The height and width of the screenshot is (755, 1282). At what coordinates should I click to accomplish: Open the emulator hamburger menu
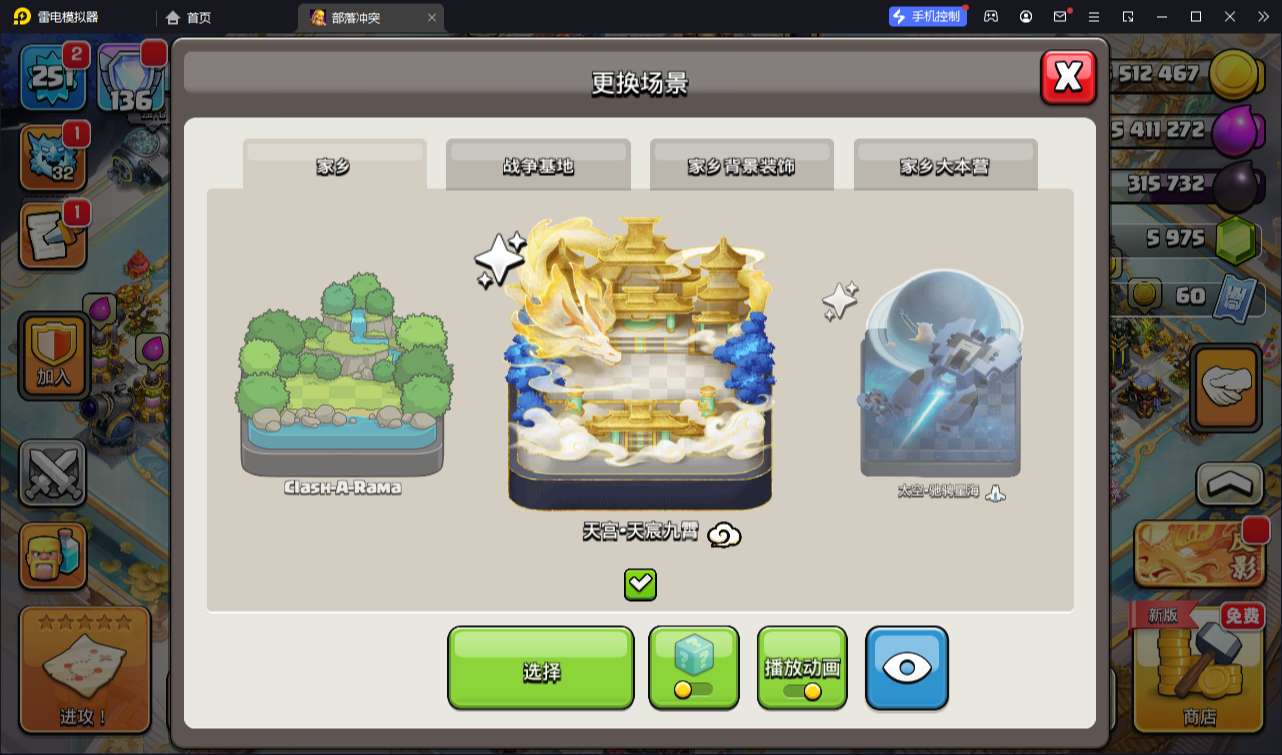(x=1094, y=16)
